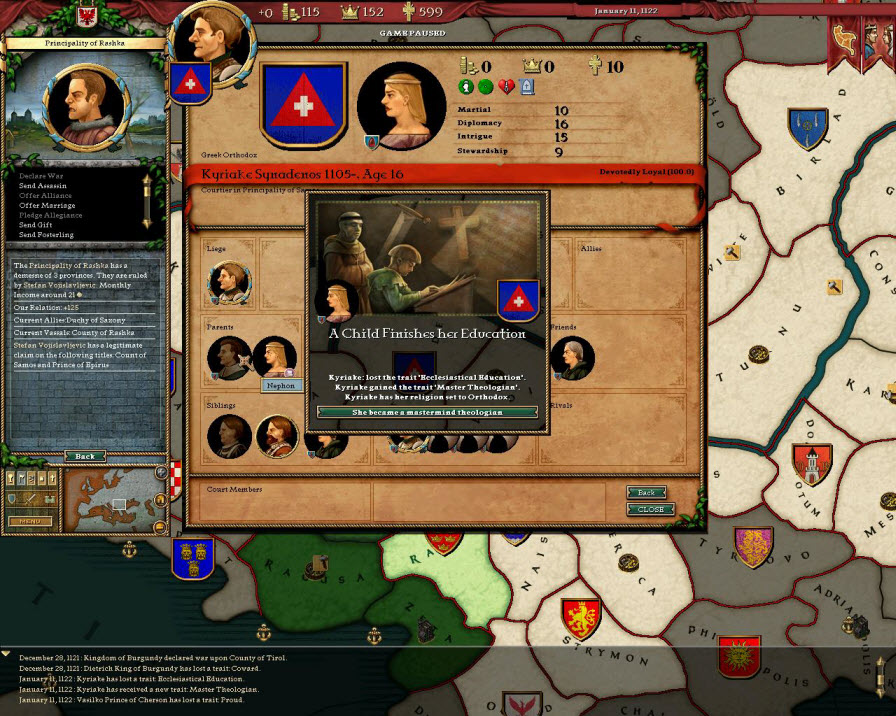This screenshot has width=896, height=716.
Task: Open the Nephon spouse label
Action: (279, 385)
